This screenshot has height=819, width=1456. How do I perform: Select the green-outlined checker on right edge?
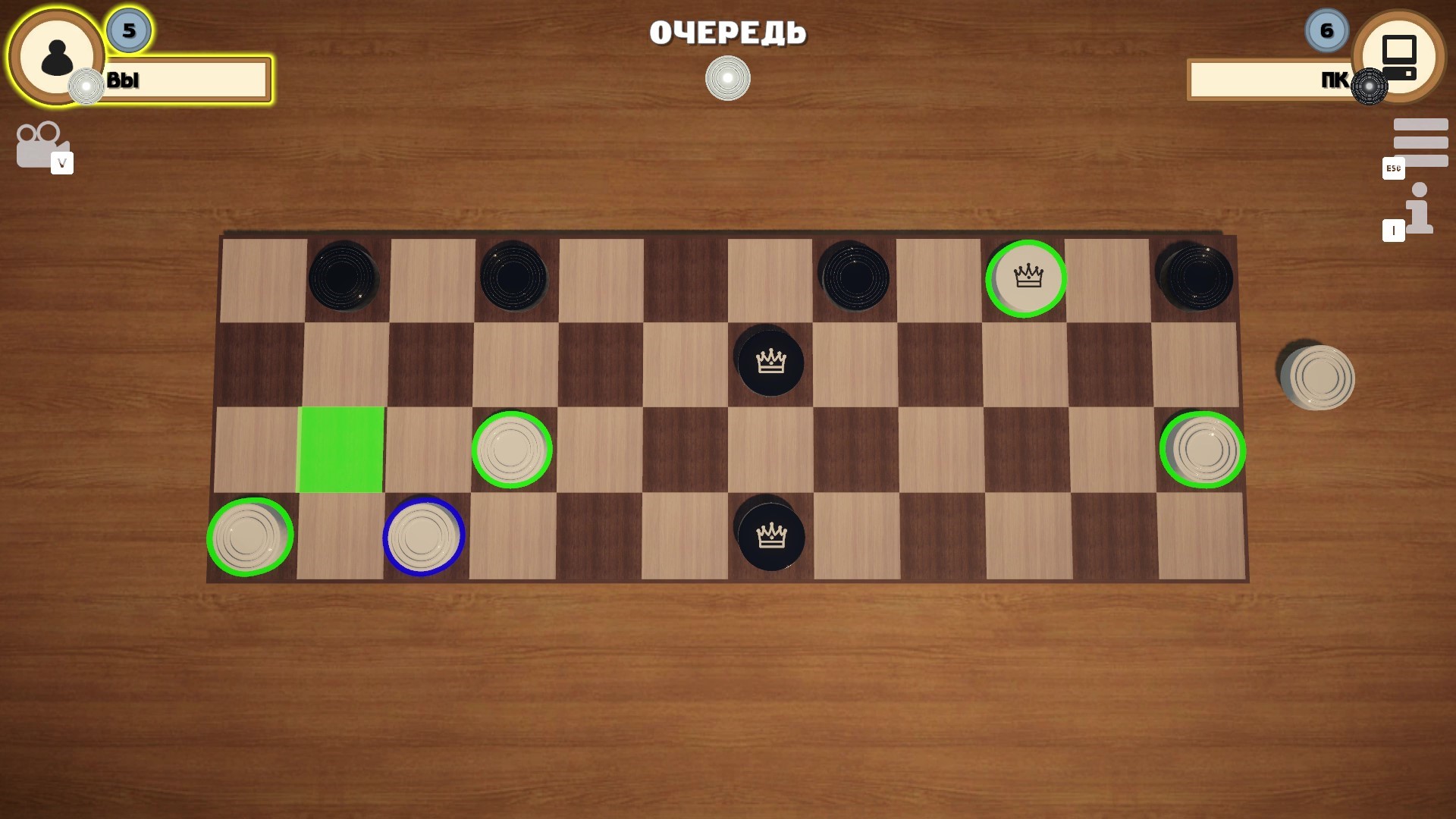[x=1203, y=450]
